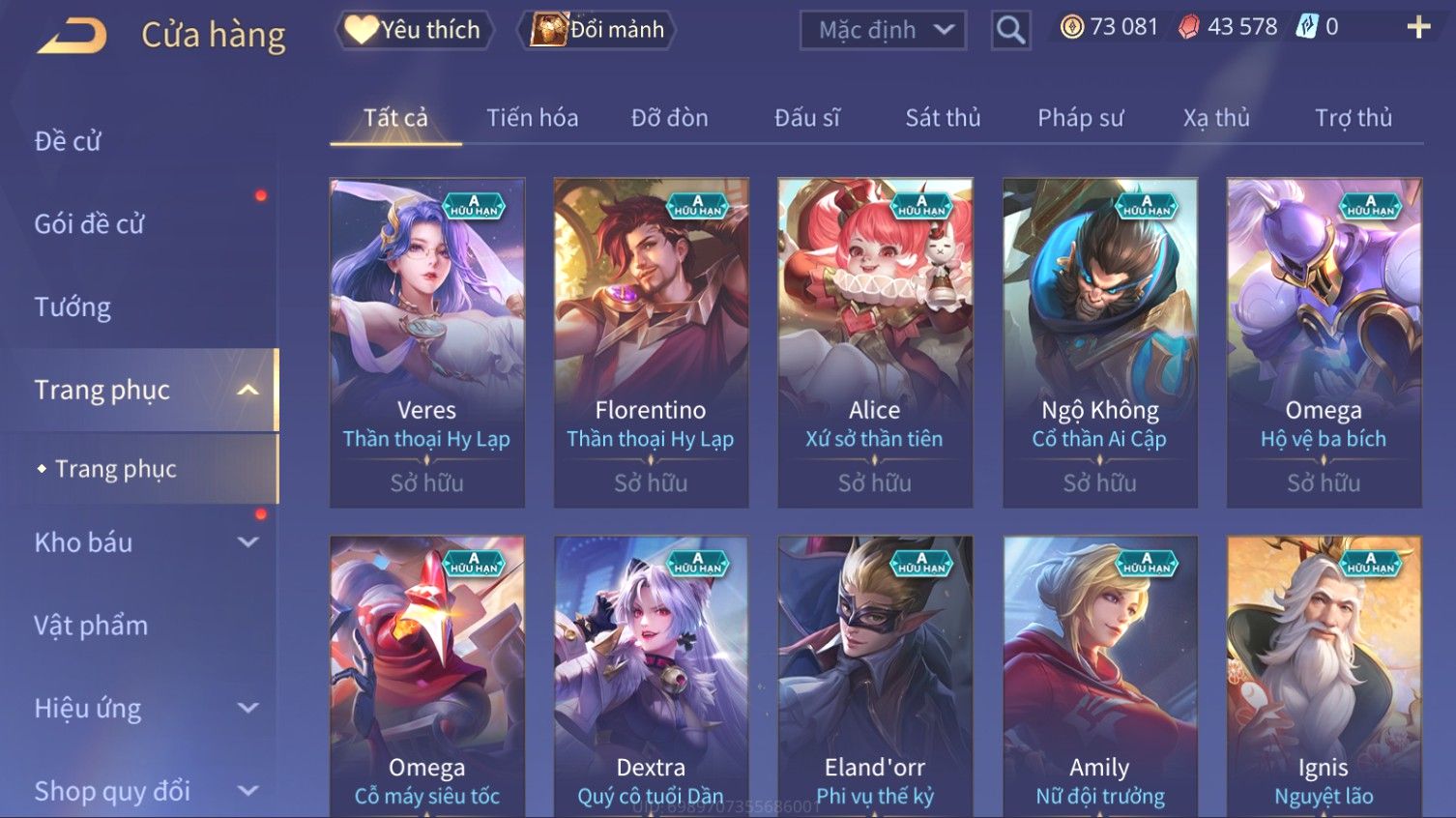The width and height of the screenshot is (1456, 818).
Task: Open the Đề cử menu entry
Action: (x=68, y=141)
